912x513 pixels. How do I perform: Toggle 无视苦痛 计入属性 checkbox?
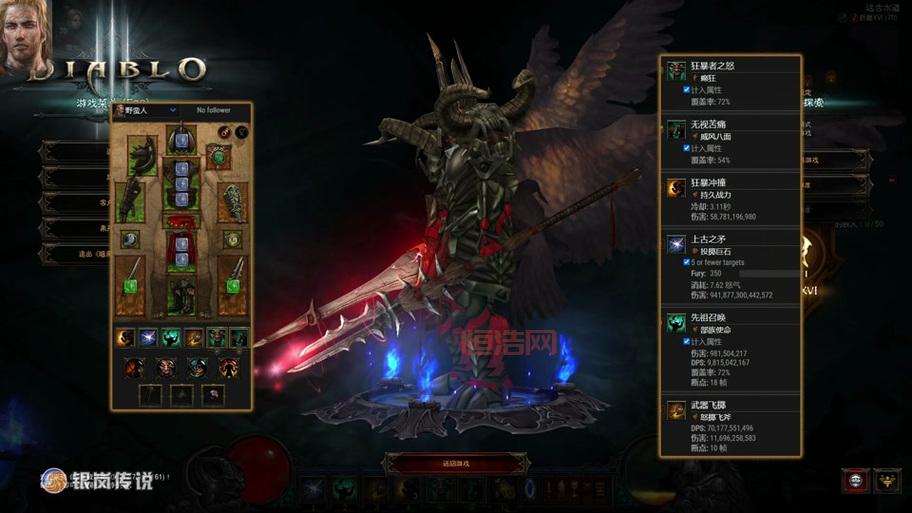pos(685,148)
